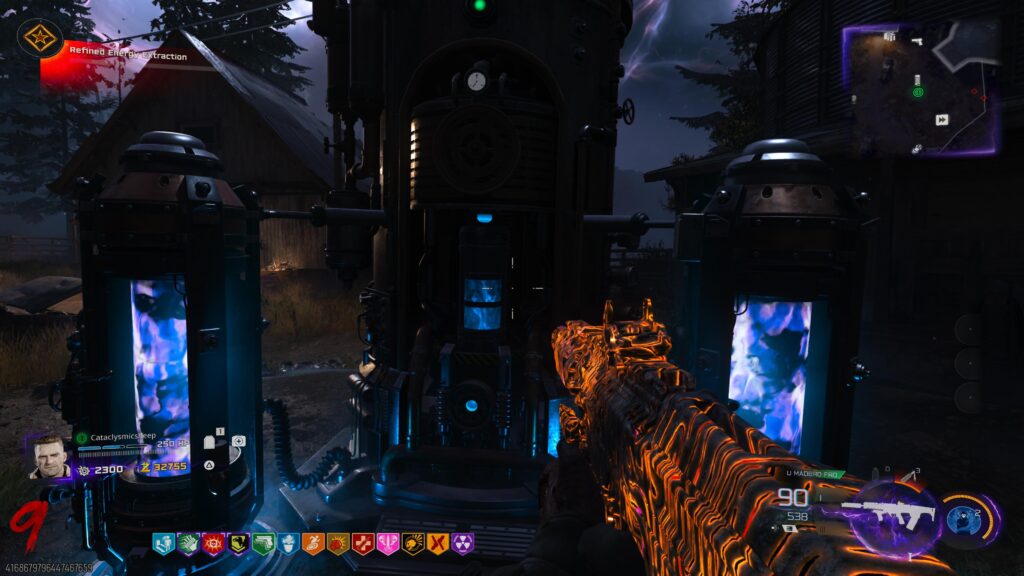This screenshot has width=1024, height=576.
Task: Click the dark yellow-rimmed lion head perk icon
Action: point(413,544)
